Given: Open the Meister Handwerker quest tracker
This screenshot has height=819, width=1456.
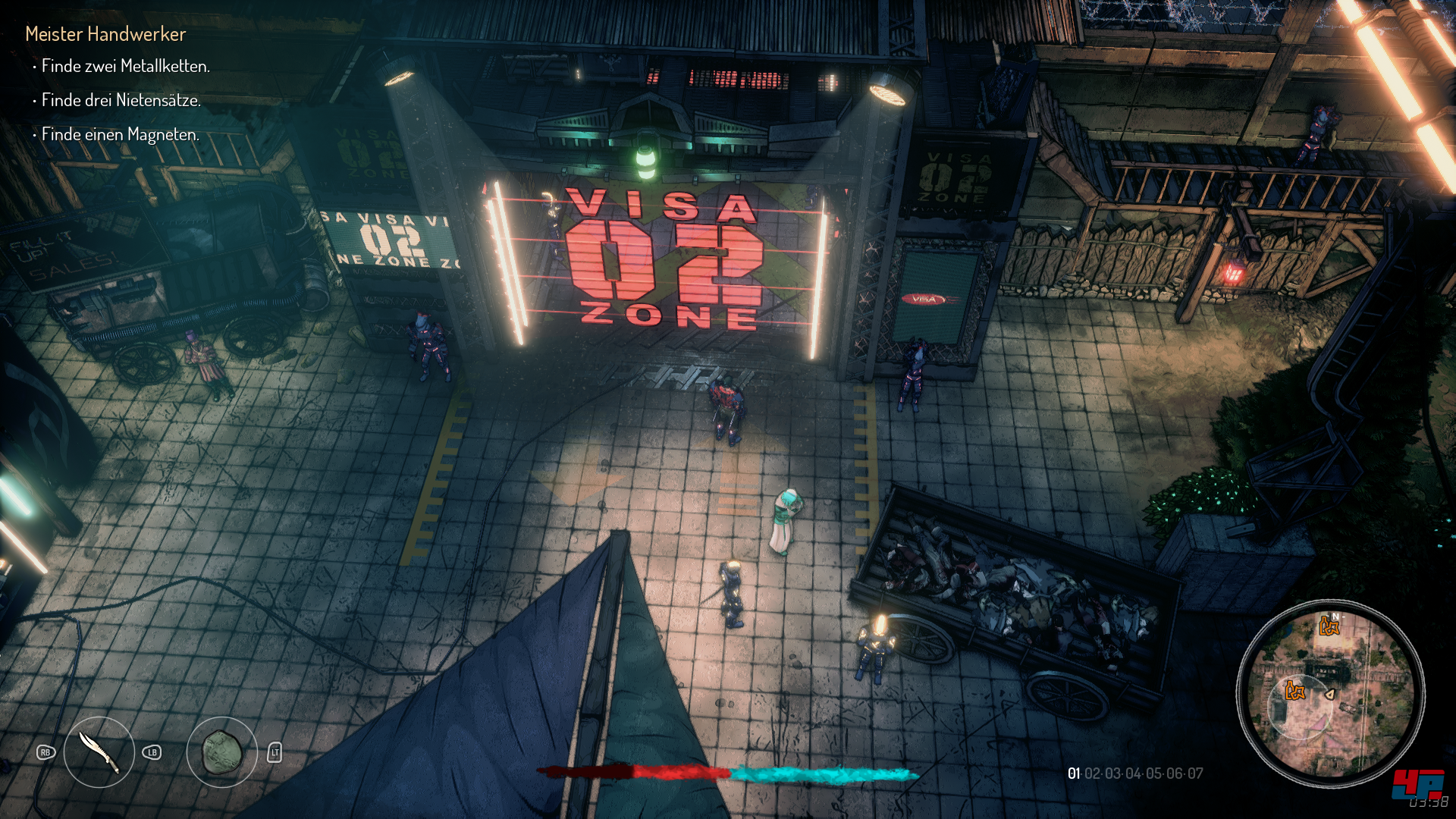Looking at the screenshot, I should 105,34.
